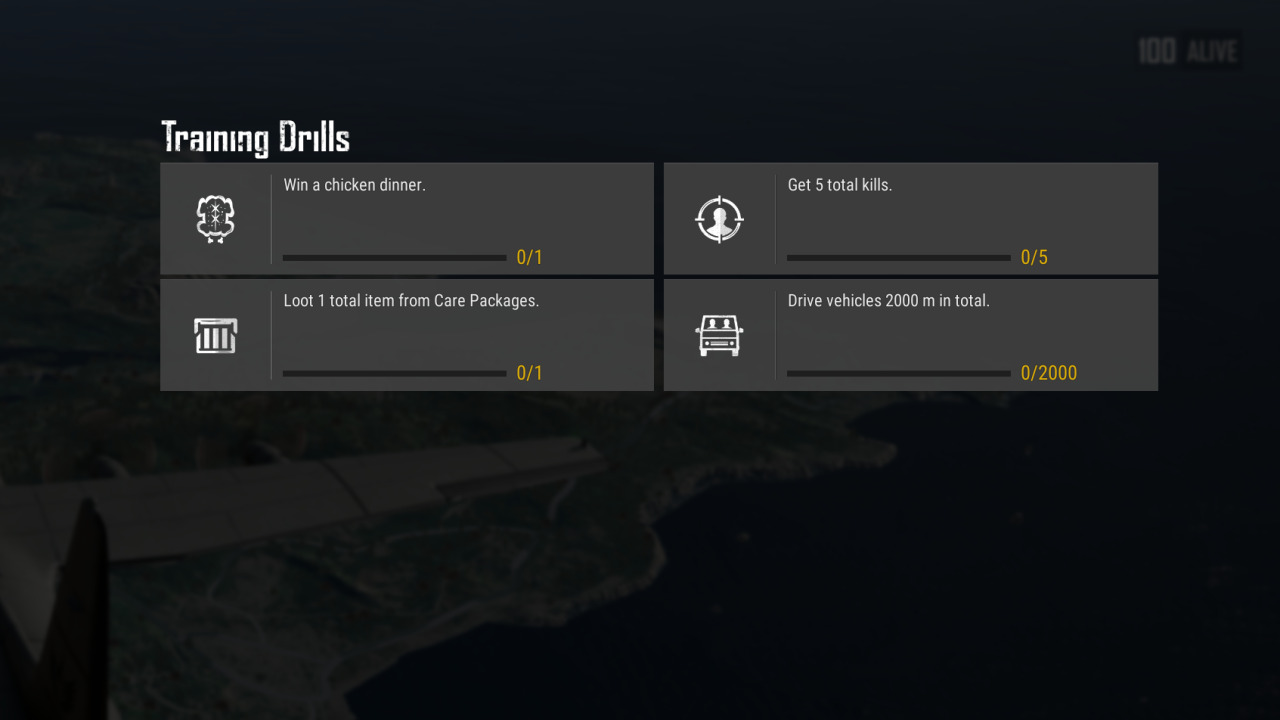Screen dimensions: 1280x720
Task: Click the kills progress bar
Action: [897, 257]
